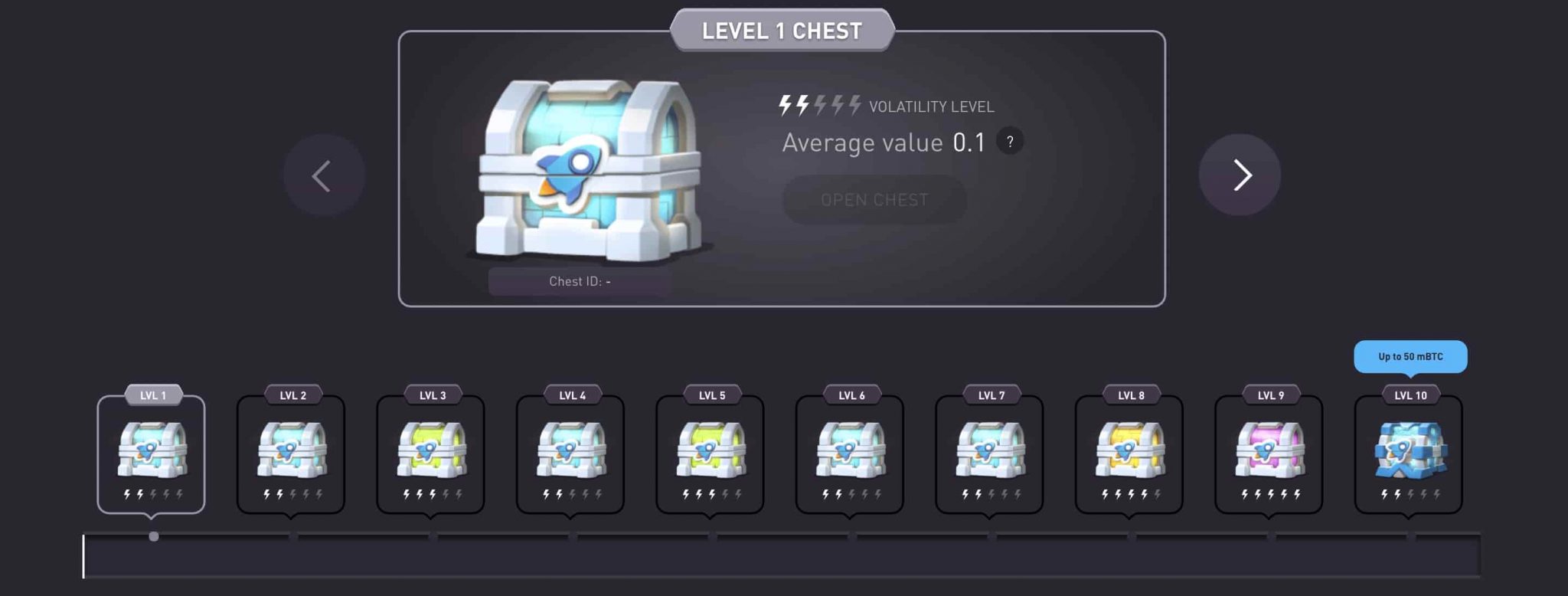Pick the LVL 4 chest tile
Viewport: 1568px width, 596px height.
pyautogui.click(x=570, y=454)
